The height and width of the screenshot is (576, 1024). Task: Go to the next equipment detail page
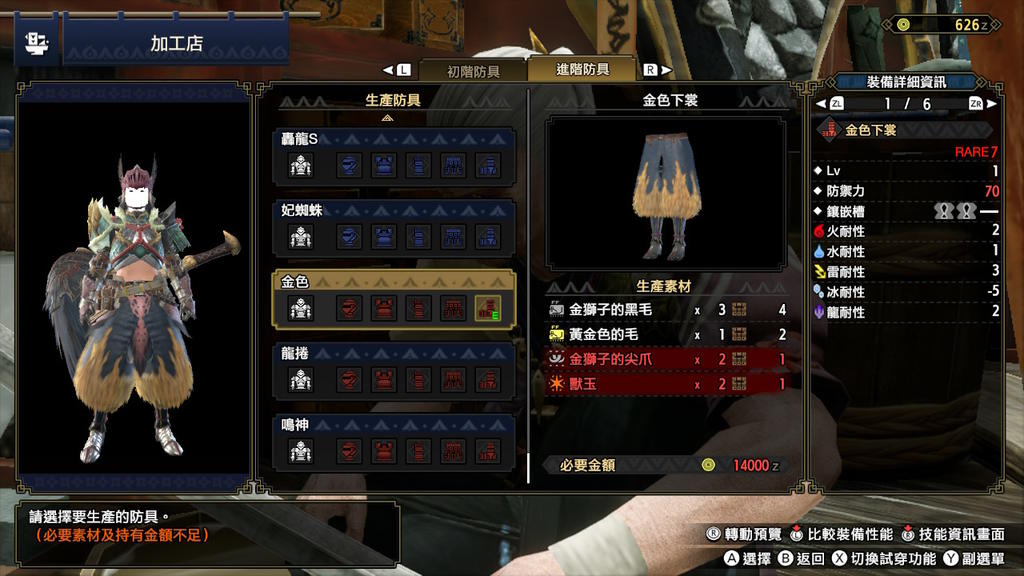point(976,104)
